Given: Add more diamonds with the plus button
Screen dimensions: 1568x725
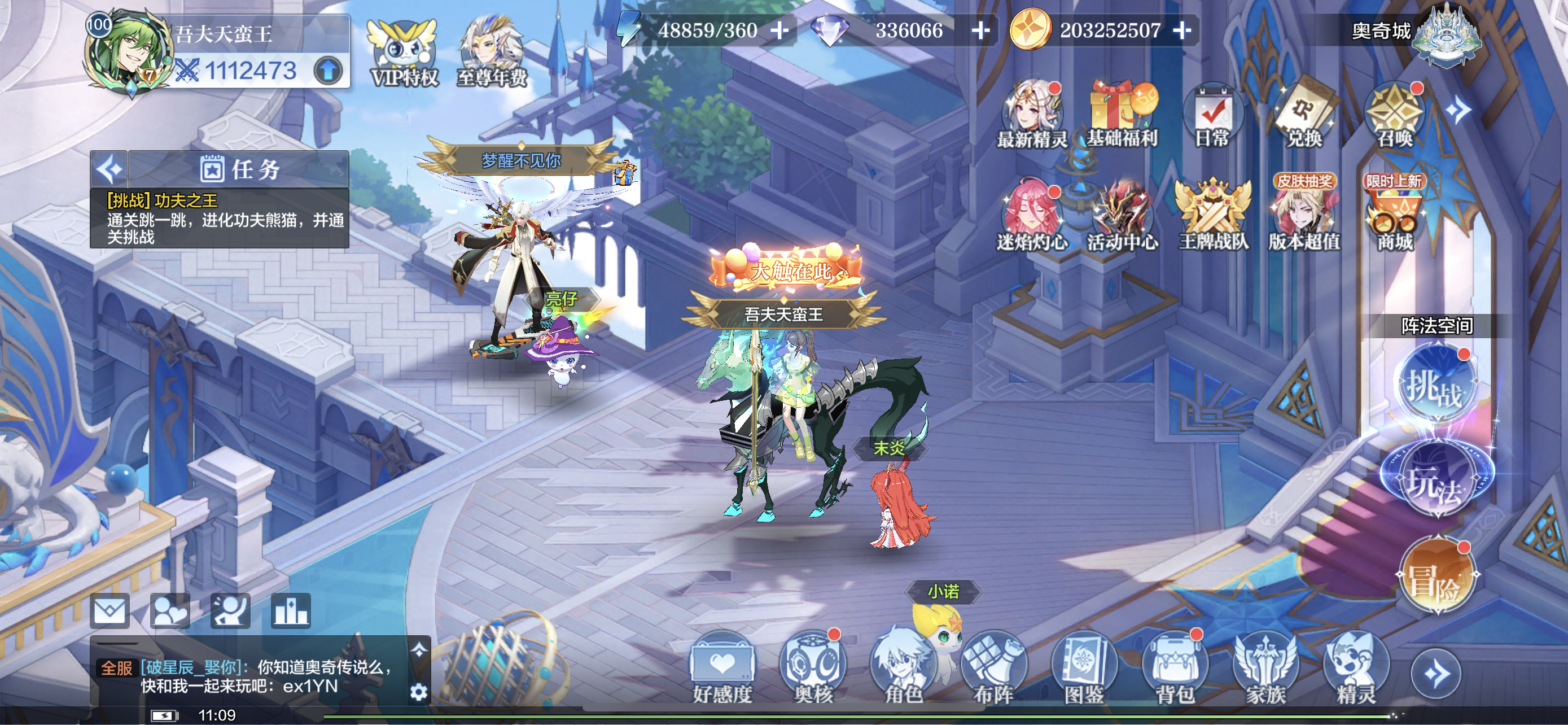Looking at the screenshot, I should pyautogui.click(x=980, y=30).
